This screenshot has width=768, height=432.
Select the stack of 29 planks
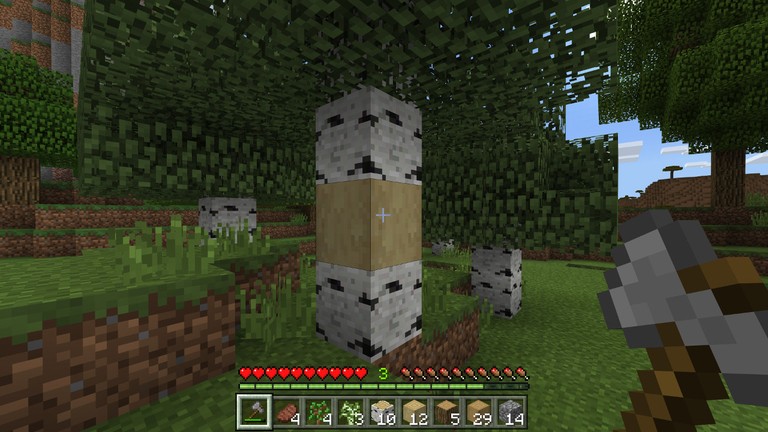tap(477, 411)
